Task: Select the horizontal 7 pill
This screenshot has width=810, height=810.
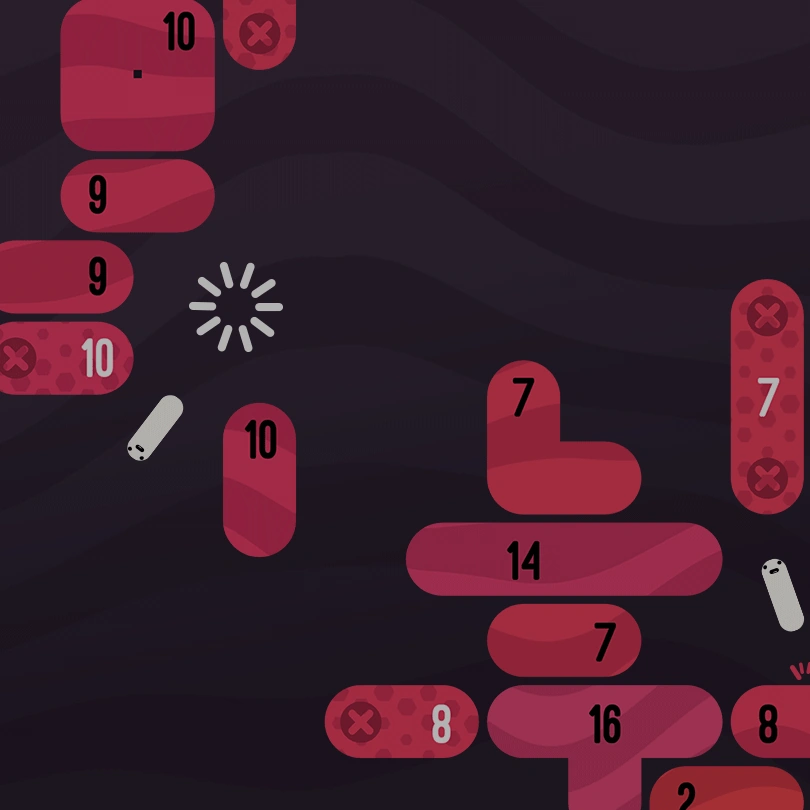Action: 564,640
